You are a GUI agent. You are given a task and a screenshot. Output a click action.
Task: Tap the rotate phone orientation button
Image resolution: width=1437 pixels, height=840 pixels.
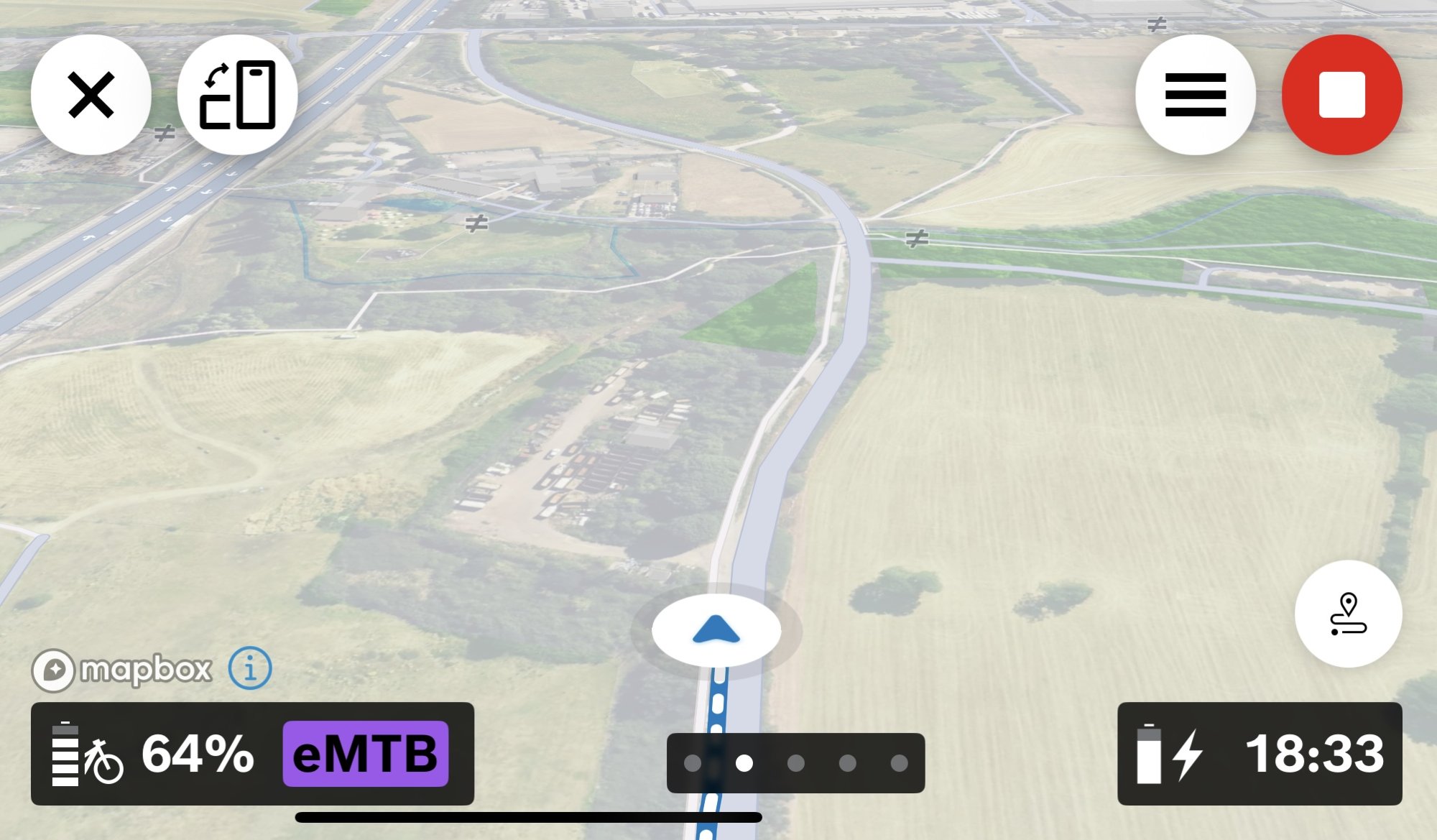tap(237, 95)
